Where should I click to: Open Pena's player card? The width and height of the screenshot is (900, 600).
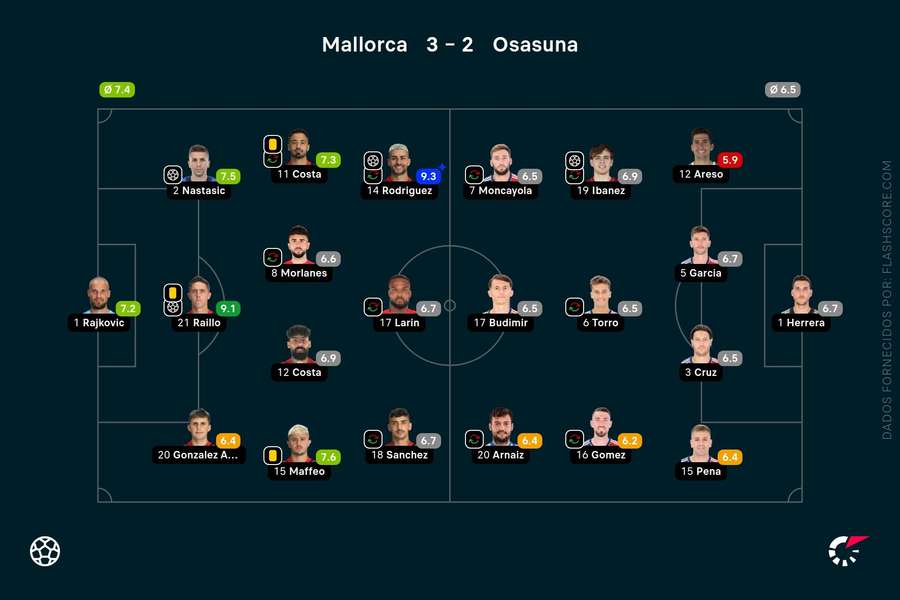[700, 445]
